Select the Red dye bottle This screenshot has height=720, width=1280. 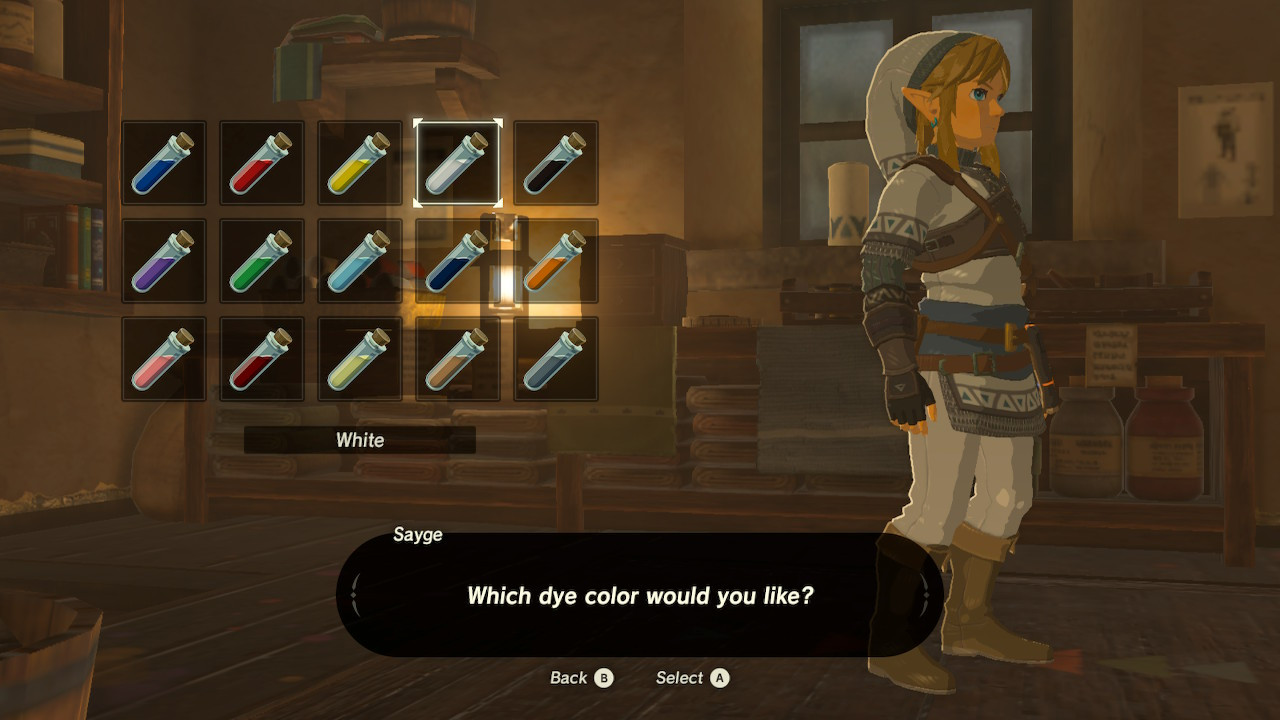[261, 161]
